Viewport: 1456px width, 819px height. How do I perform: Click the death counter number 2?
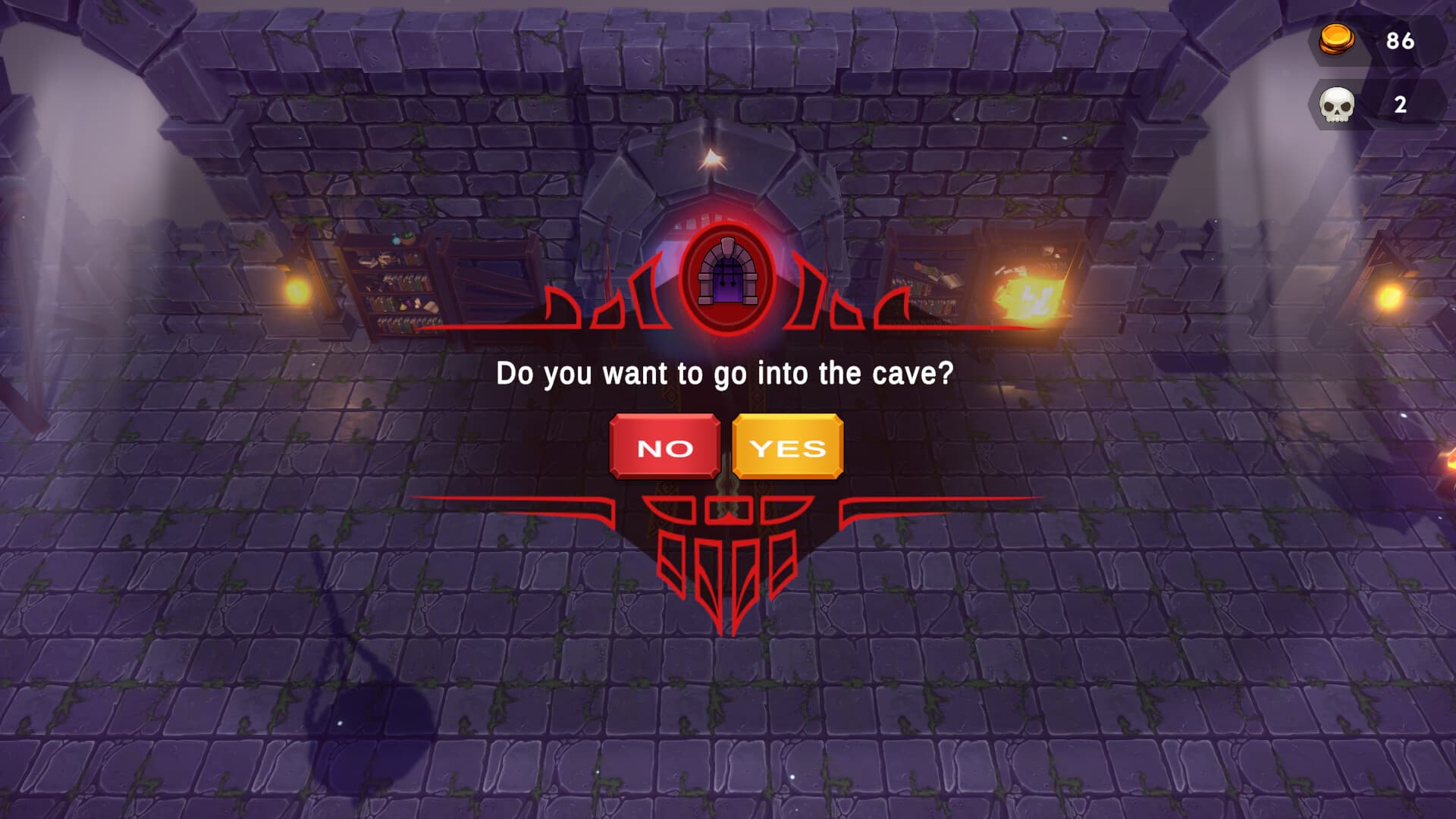(x=1400, y=105)
